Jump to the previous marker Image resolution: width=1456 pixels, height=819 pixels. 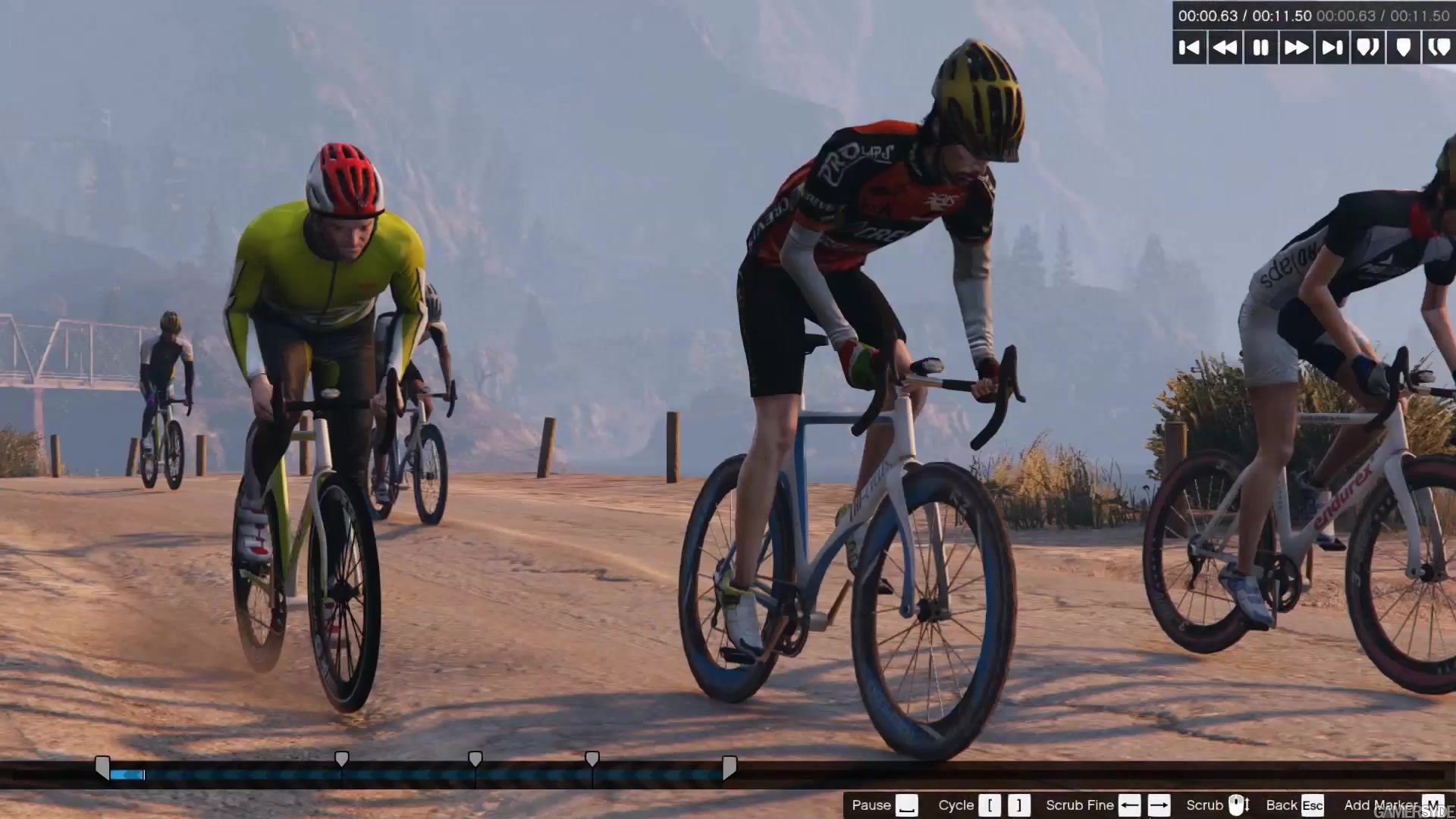pos(1439,48)
